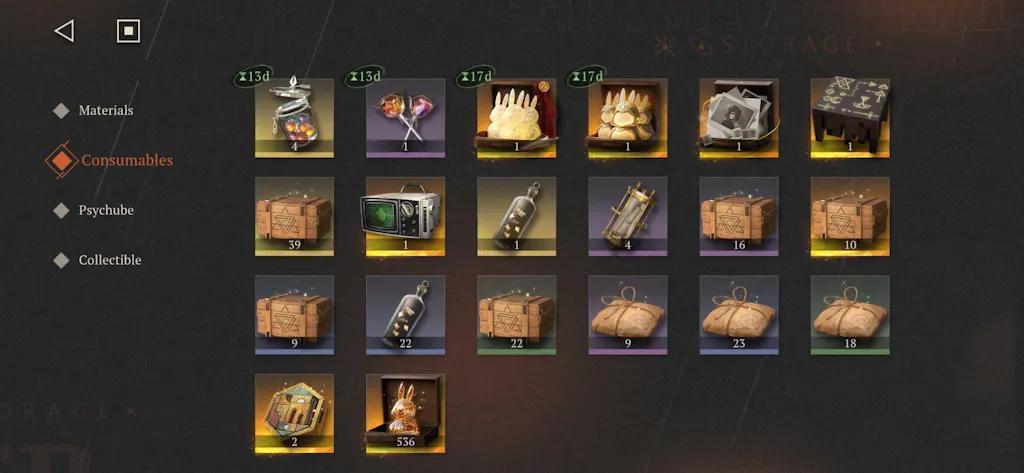Select the pile of photographs item
This screenshot has width=1024, height=473.
739,117
